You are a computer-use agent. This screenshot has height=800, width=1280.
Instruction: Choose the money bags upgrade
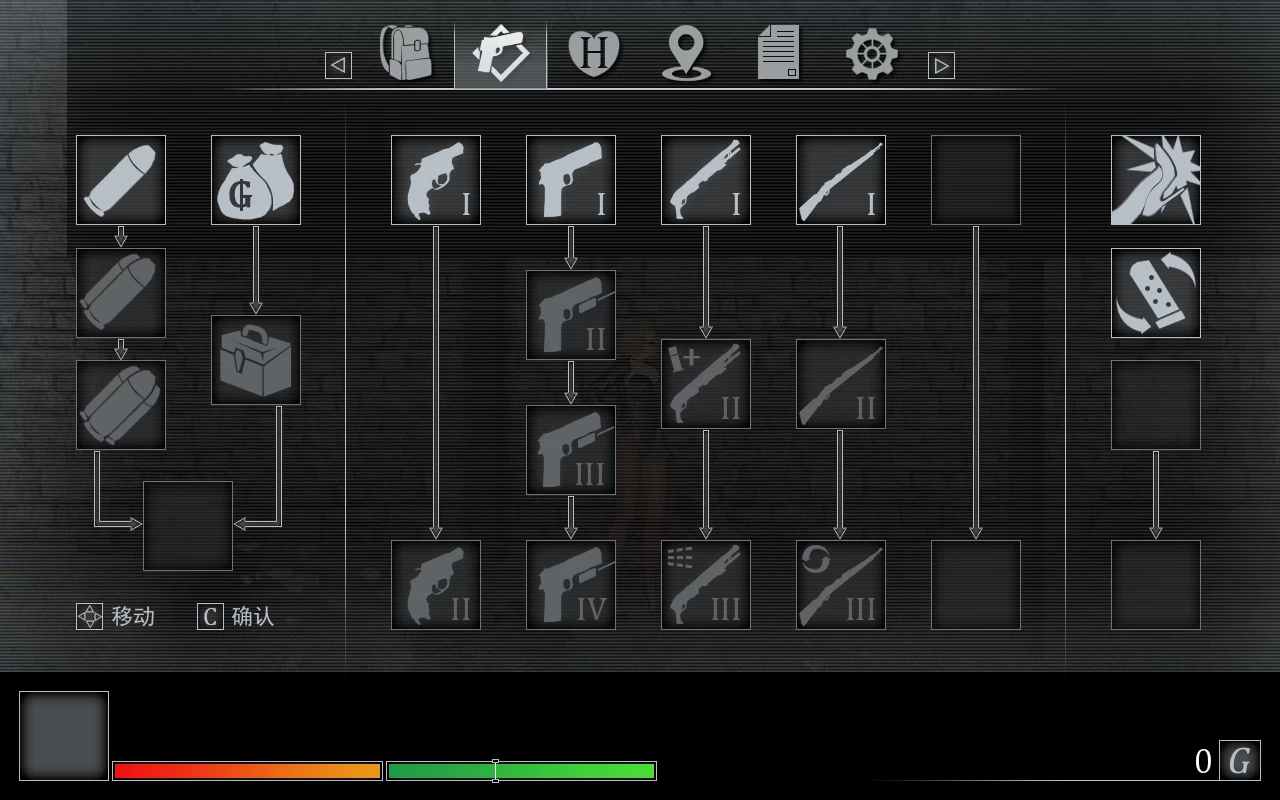pos(256,180)
